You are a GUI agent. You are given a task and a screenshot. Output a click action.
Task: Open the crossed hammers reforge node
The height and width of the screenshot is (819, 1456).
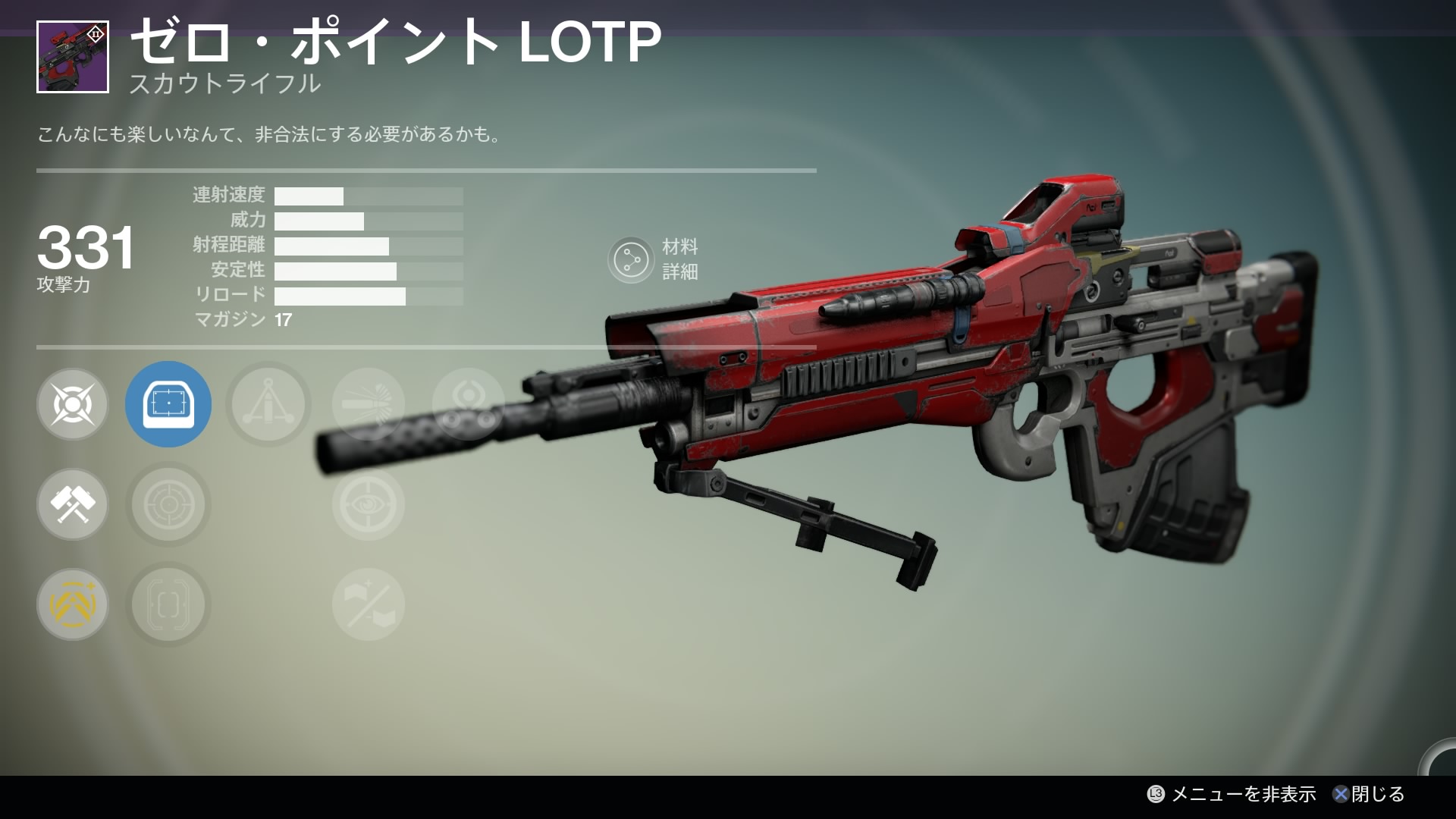click(x=73, y=504)
